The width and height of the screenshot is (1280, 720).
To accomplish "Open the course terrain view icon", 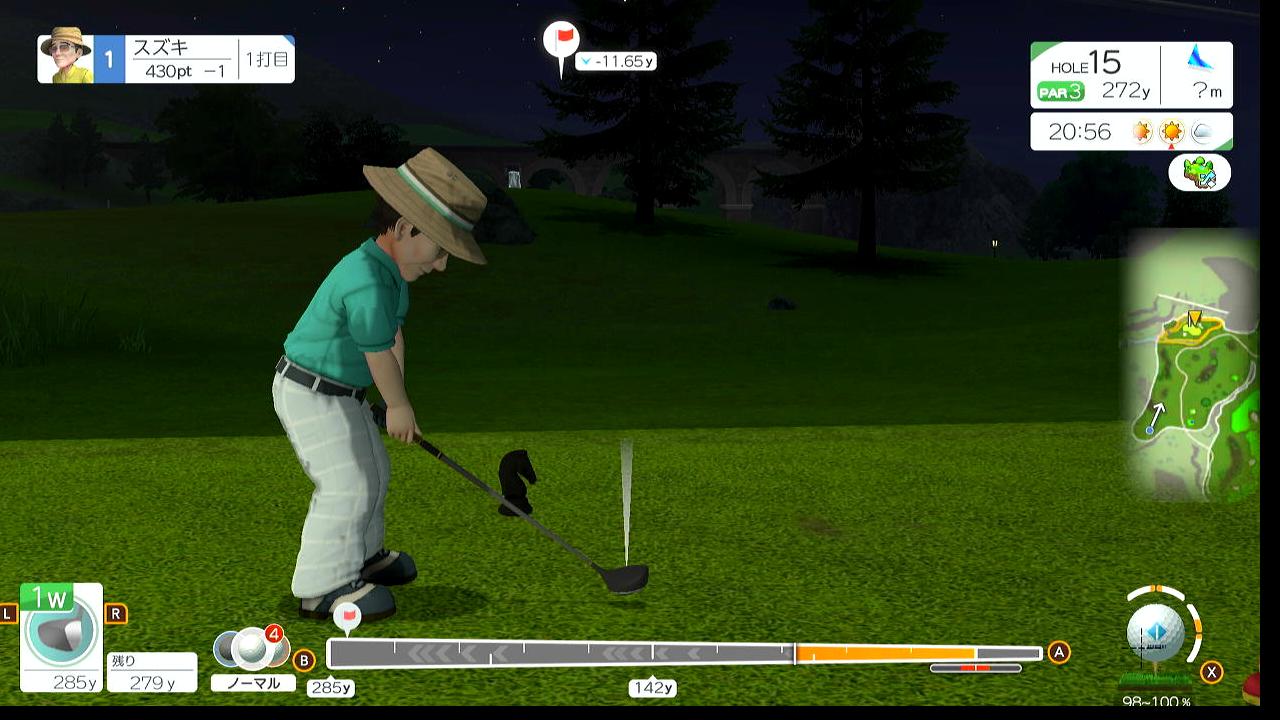I will coord(1199,173).
